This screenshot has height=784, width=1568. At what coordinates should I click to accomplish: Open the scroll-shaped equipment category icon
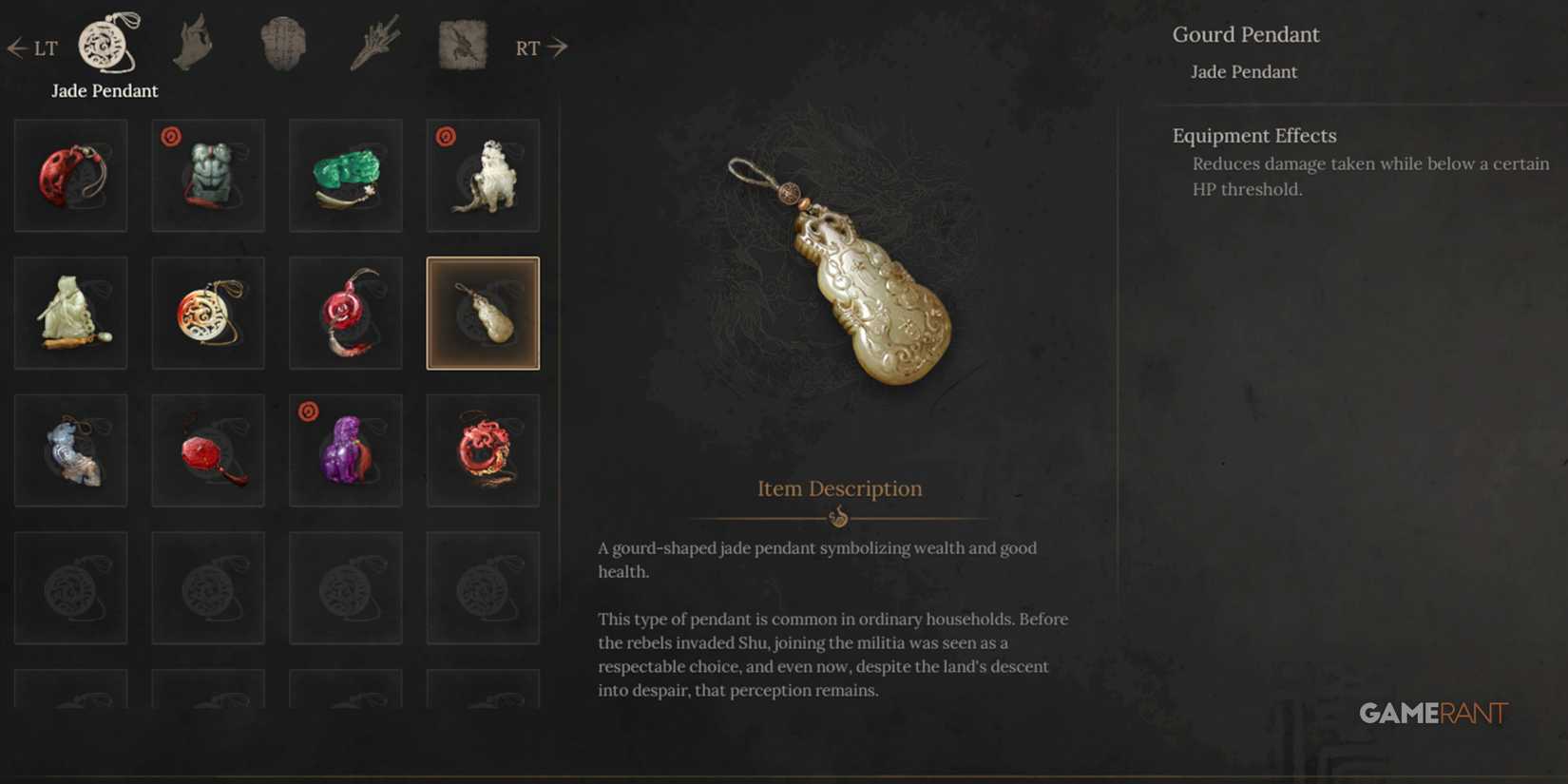(x=282, y=43)
